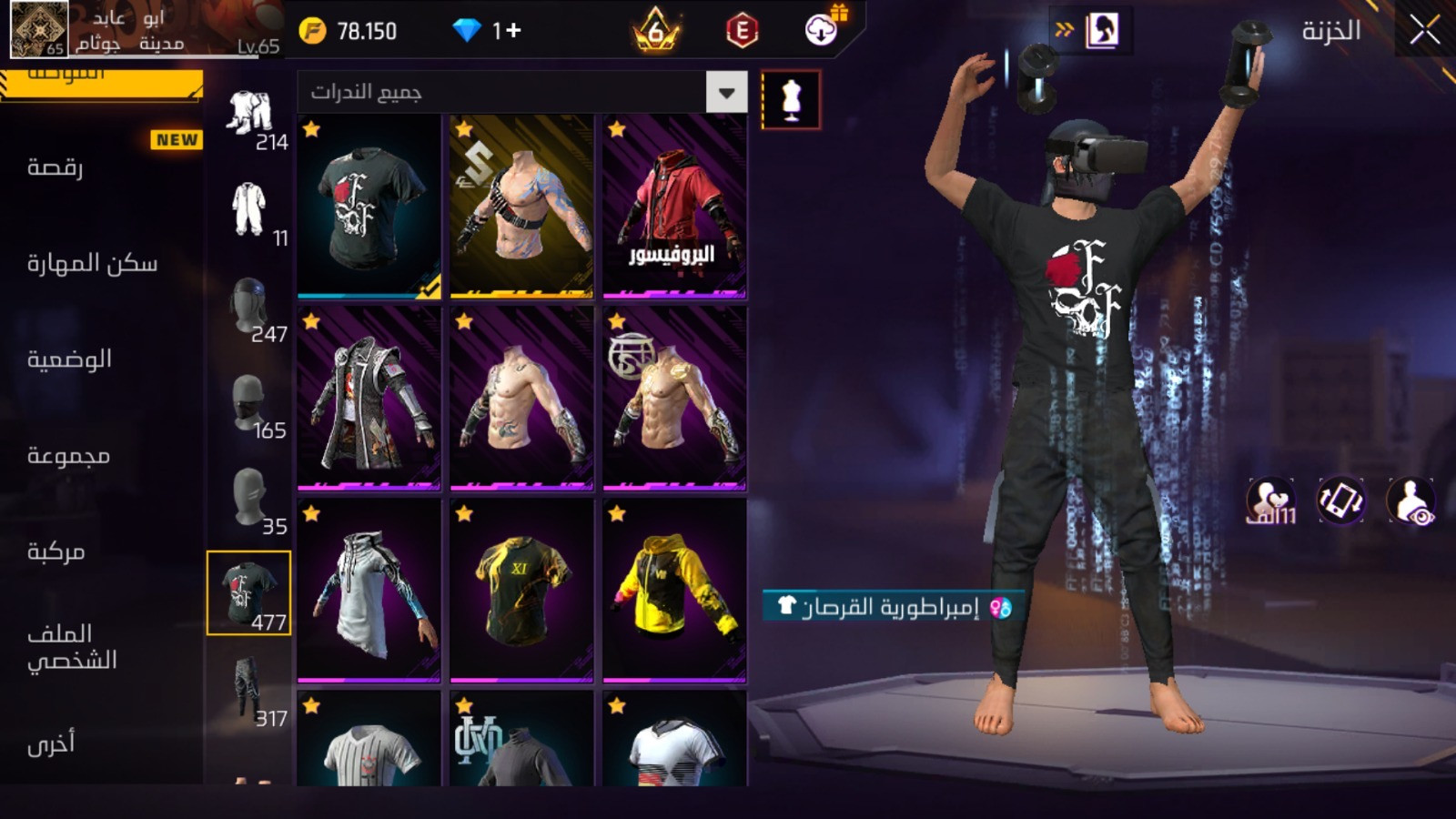This screenshot has height=819, width=1456.
Task: Switch to the pants category showing 317
Action: pos(248,689)
